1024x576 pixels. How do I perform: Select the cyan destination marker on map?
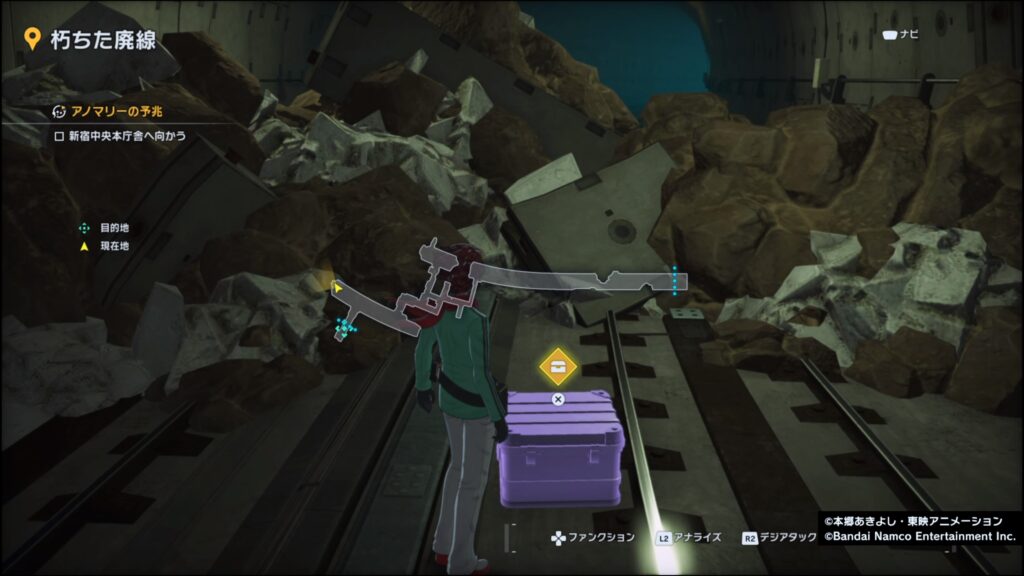[x=345, y=327]
